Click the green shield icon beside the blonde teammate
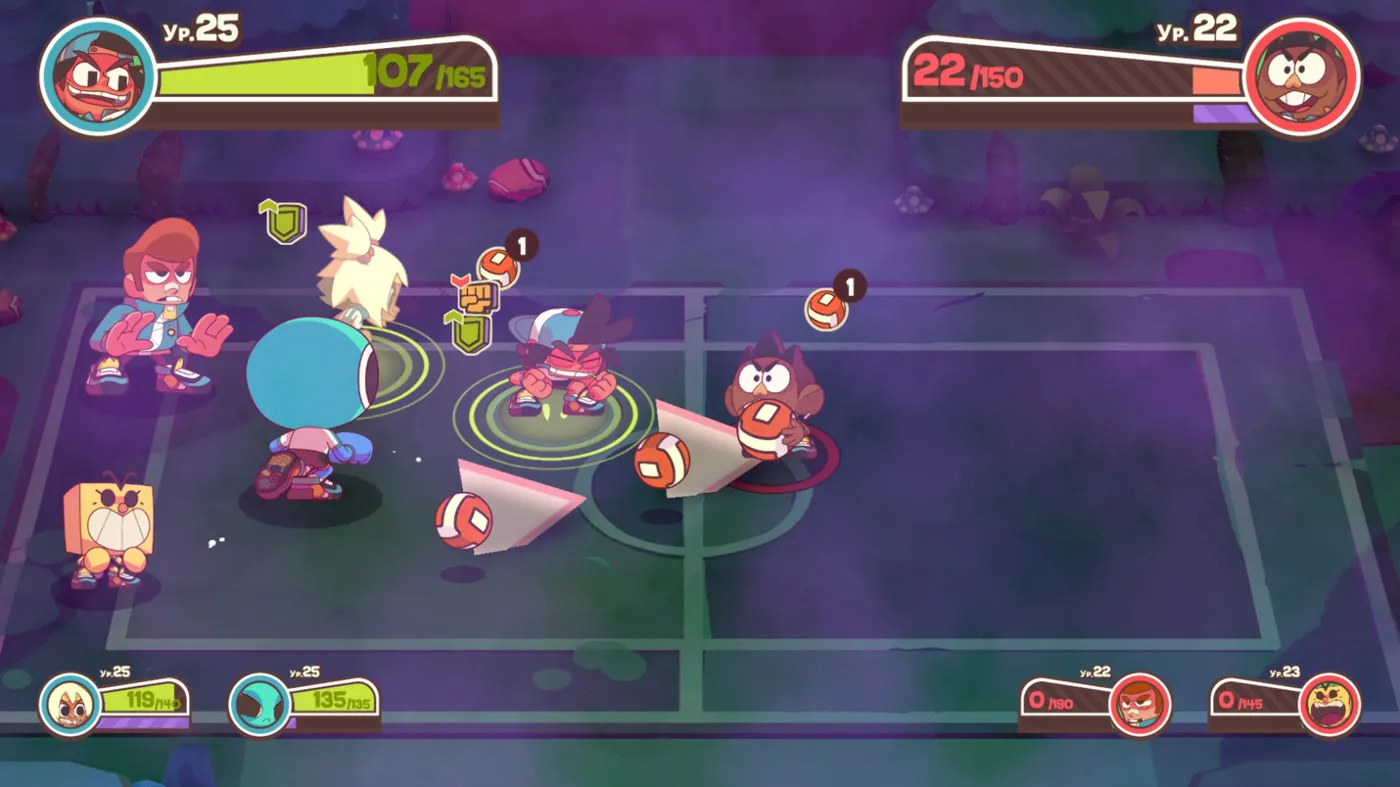1400x787 pixels. point(285,221)
